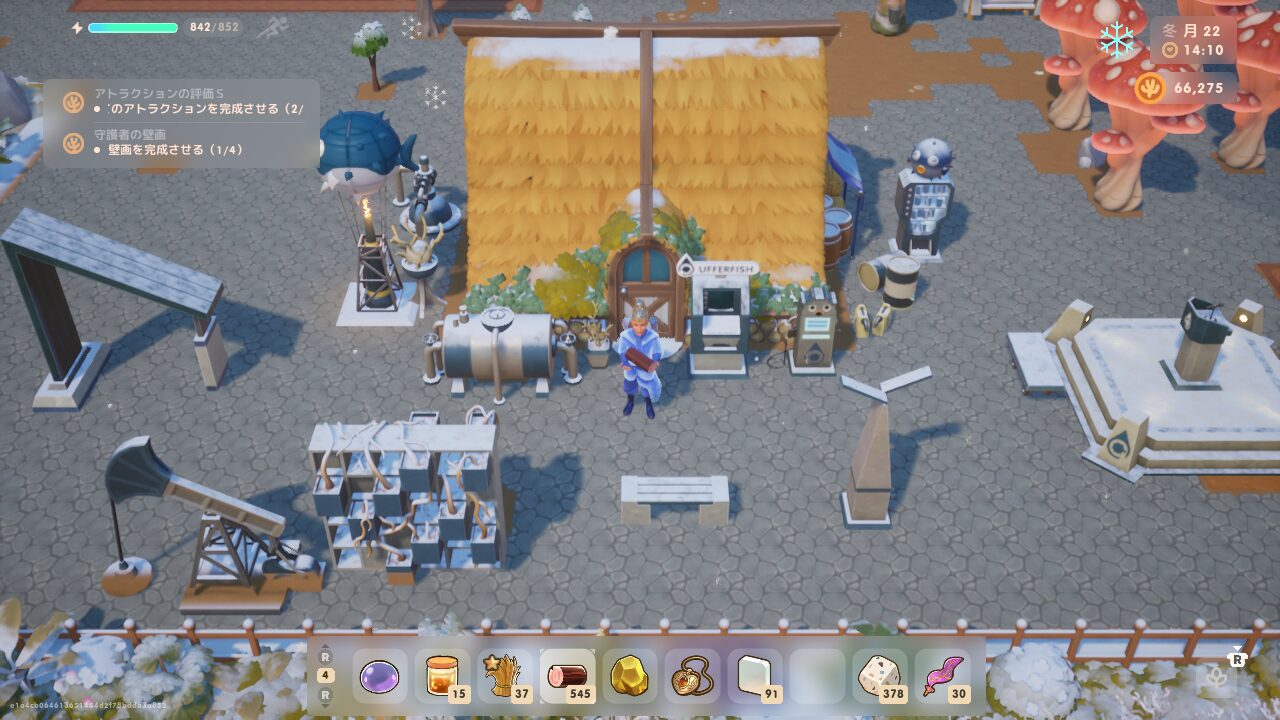Screen dimensions: 1280x720
Task: Select the purple orb hotbar slot
Action: pyautogui.click(x=379, y=677)
